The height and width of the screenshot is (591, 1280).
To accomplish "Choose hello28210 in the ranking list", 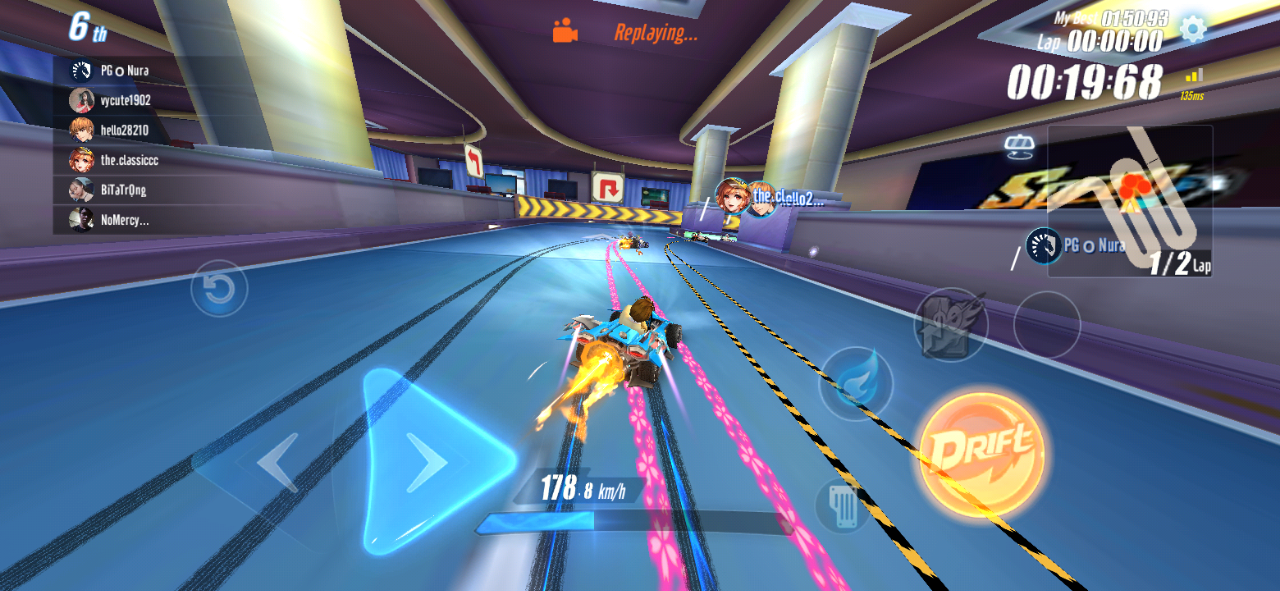I will [123, 130].
